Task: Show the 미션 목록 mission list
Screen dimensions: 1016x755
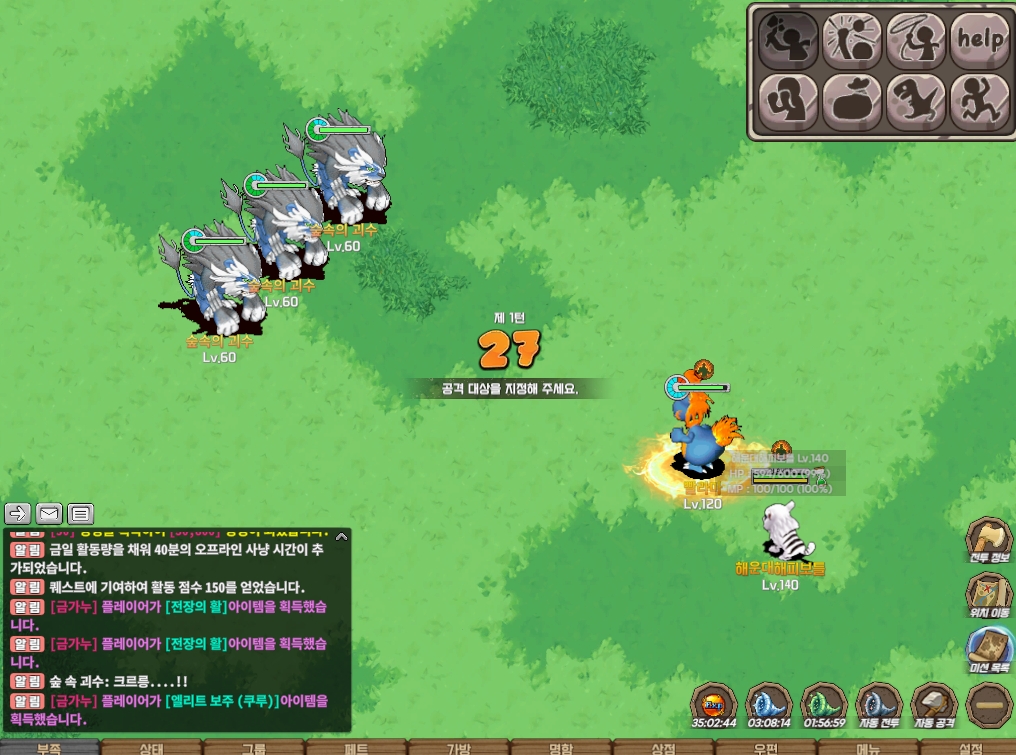Action: click(989, 650)
